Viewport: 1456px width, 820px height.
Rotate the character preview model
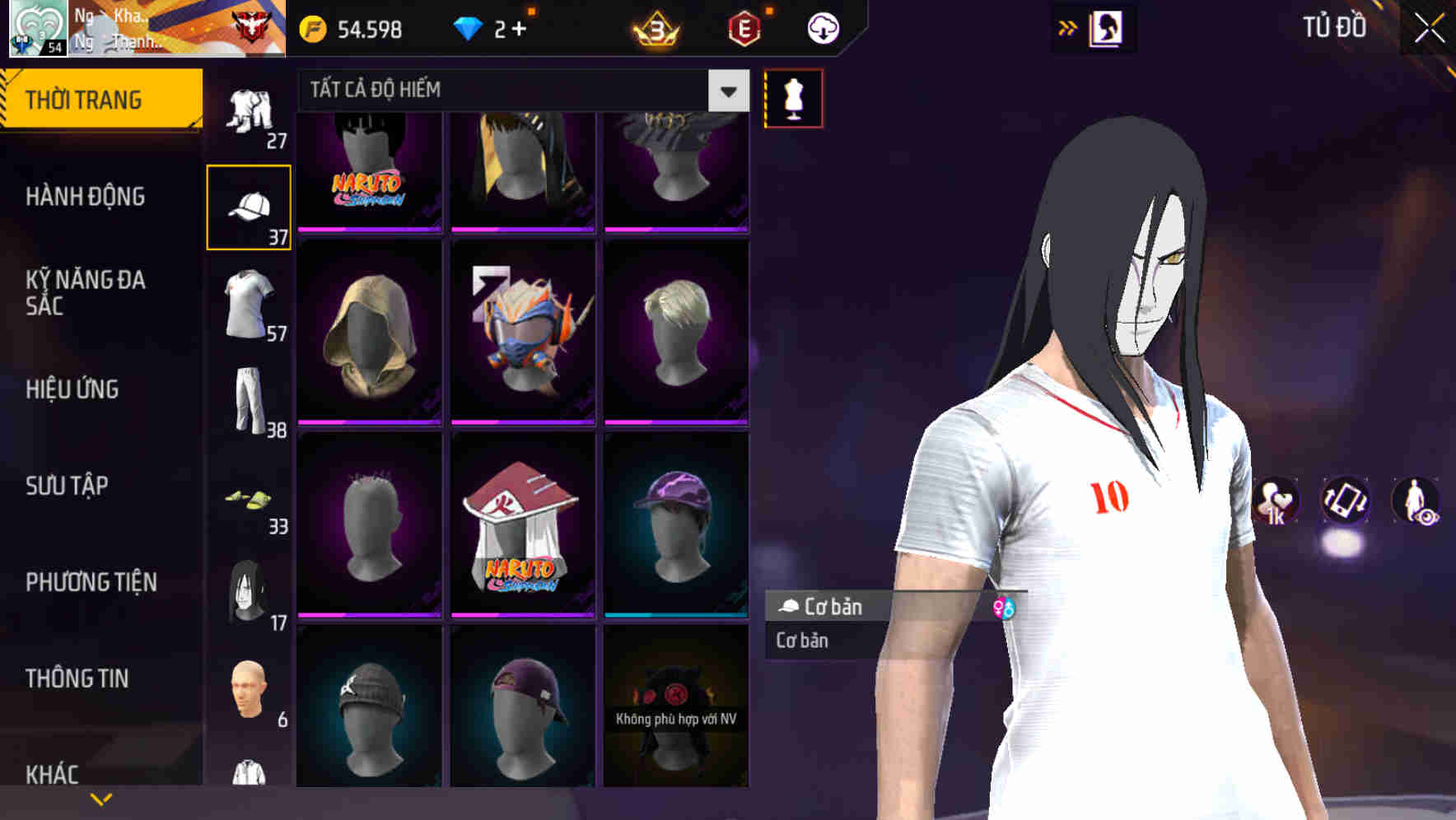tap(1346, 502)
